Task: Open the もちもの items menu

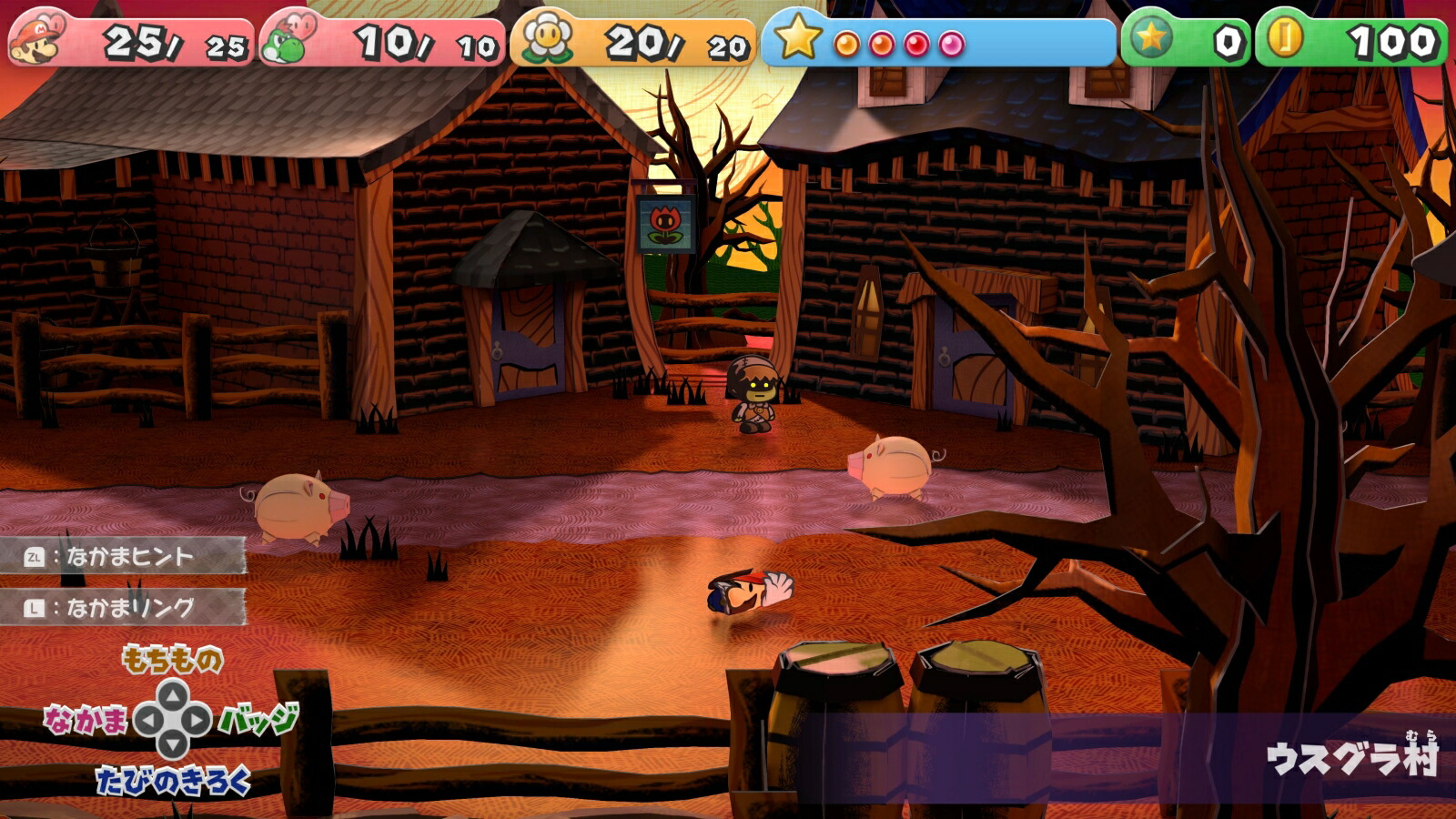Action: (x=172, y=659)
